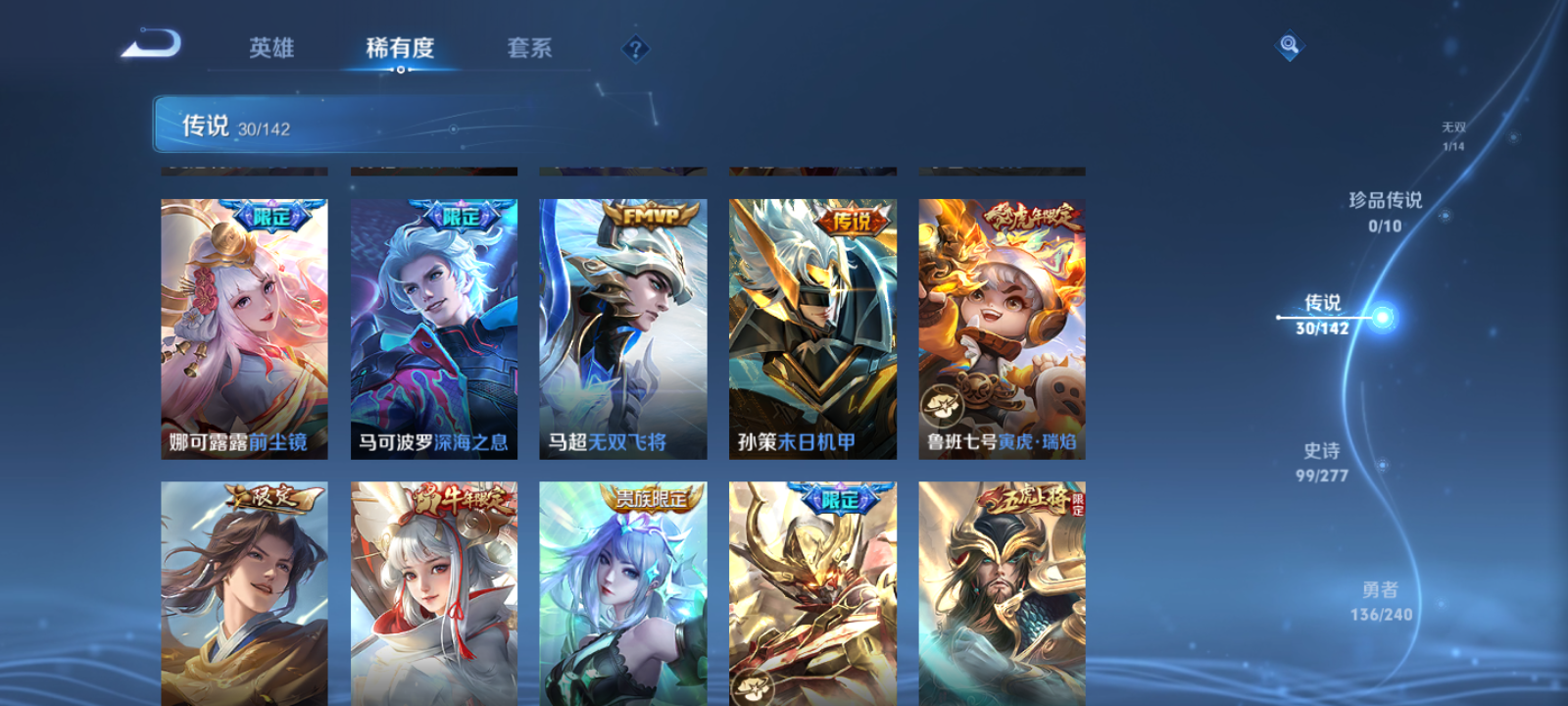Select the 马可波罗深海之息 skin thumbnail
Image resolution: width=1568 pixels, height=706 pixels.
[434, 324]
